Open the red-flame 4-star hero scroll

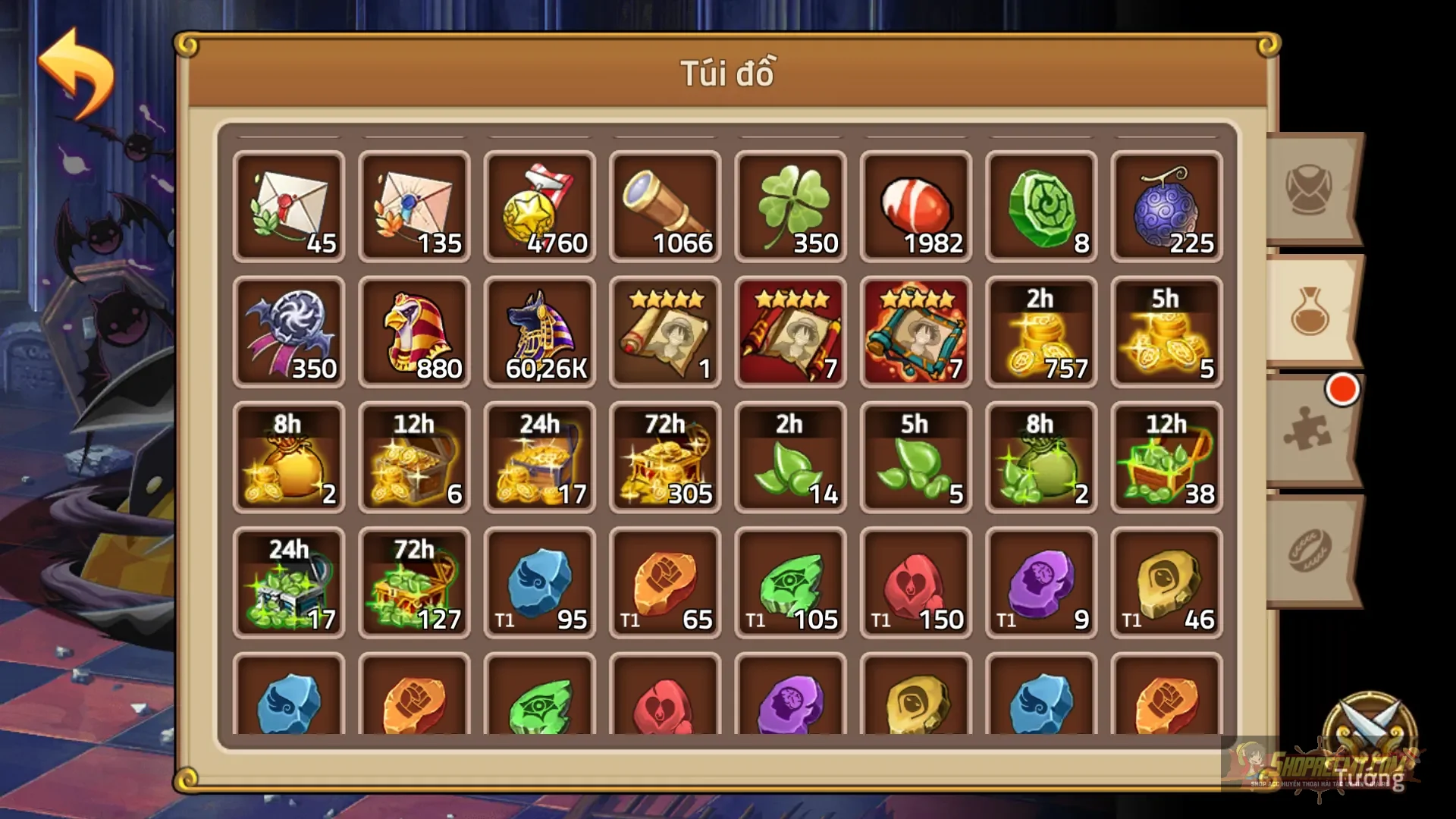pos(915,331)
